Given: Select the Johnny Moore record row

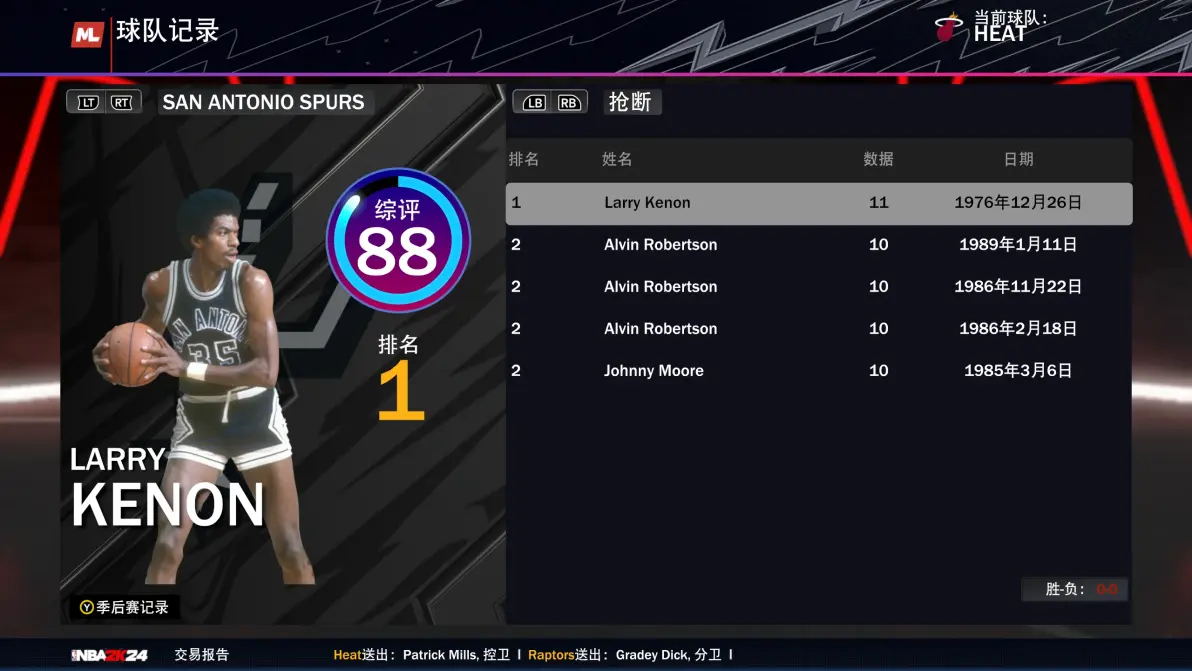Looking at the screenshot, I should click(818, 371).
